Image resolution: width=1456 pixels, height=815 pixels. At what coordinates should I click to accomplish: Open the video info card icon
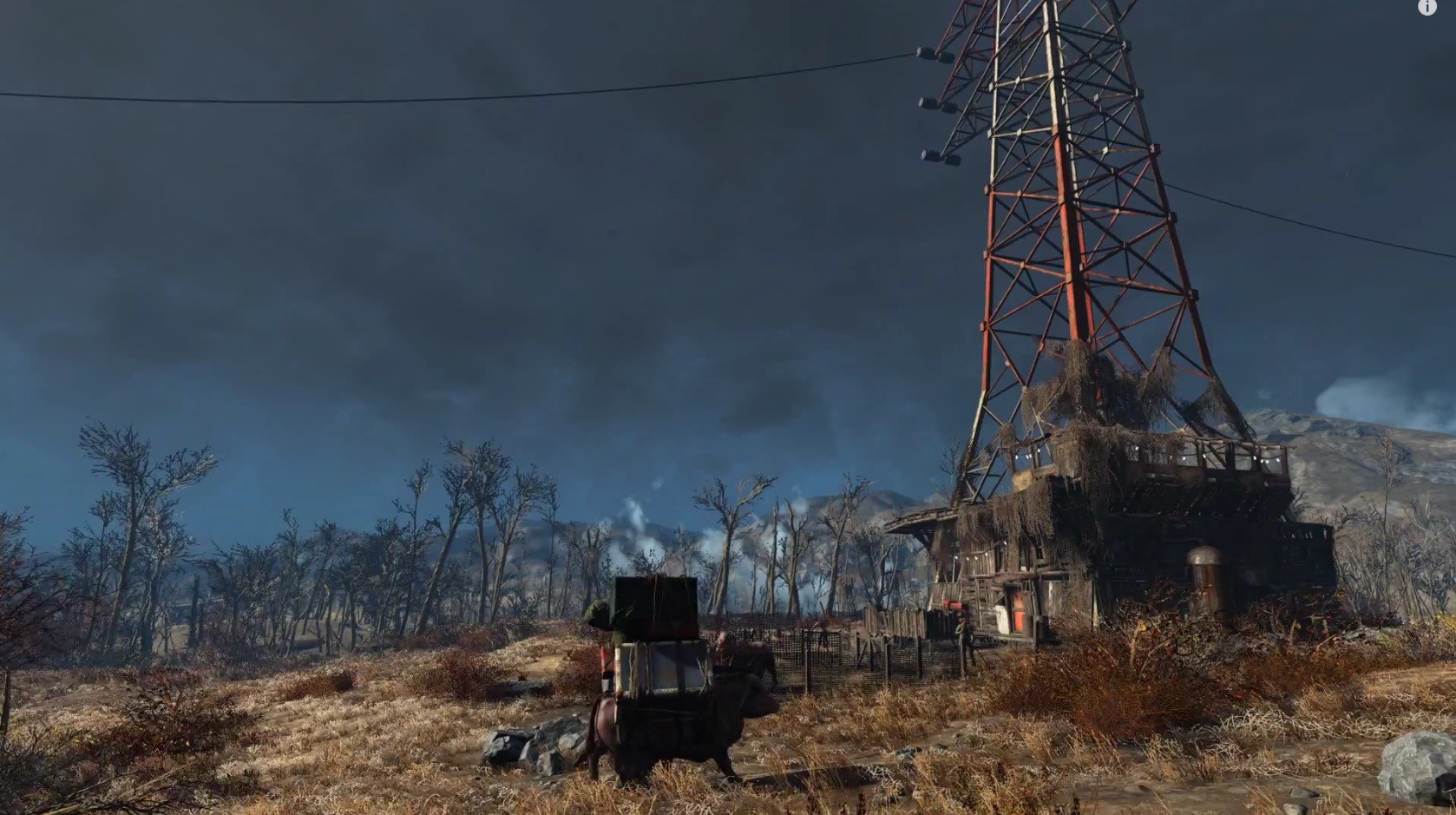pyautogui.click(x=1427, y=7)
